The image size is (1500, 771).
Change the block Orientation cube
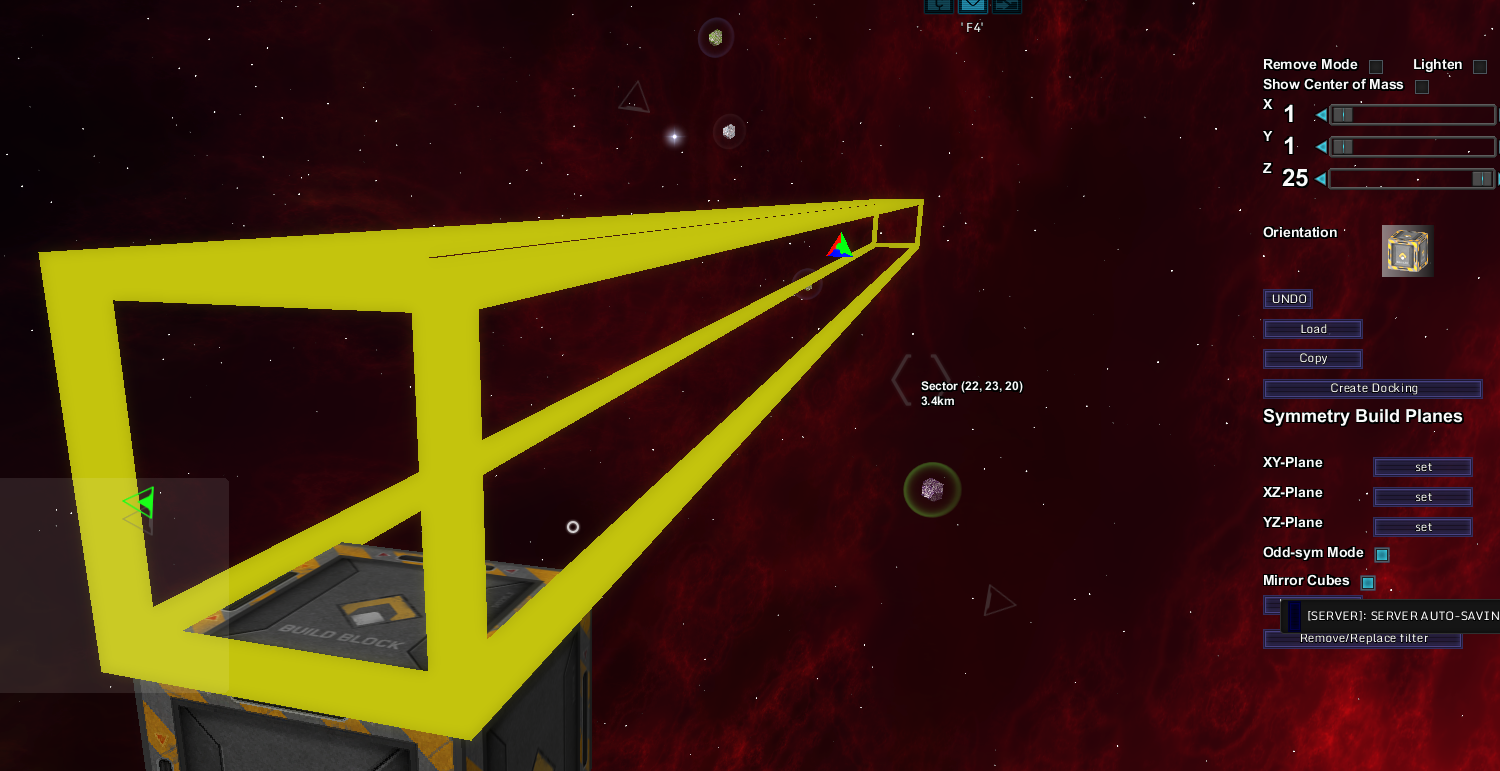point(1407,251)
